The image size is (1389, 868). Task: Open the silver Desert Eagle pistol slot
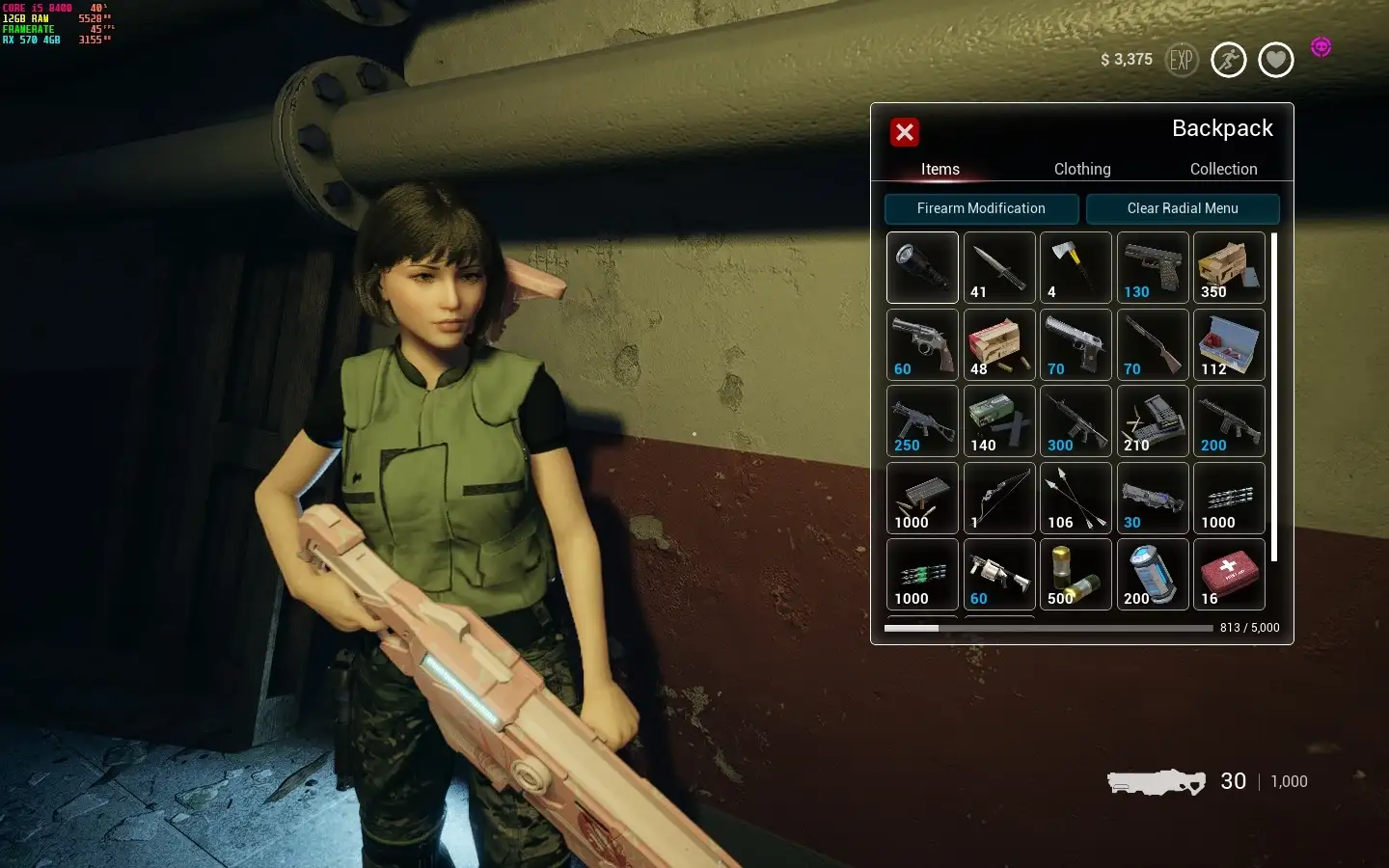[x=1076, y=344]
